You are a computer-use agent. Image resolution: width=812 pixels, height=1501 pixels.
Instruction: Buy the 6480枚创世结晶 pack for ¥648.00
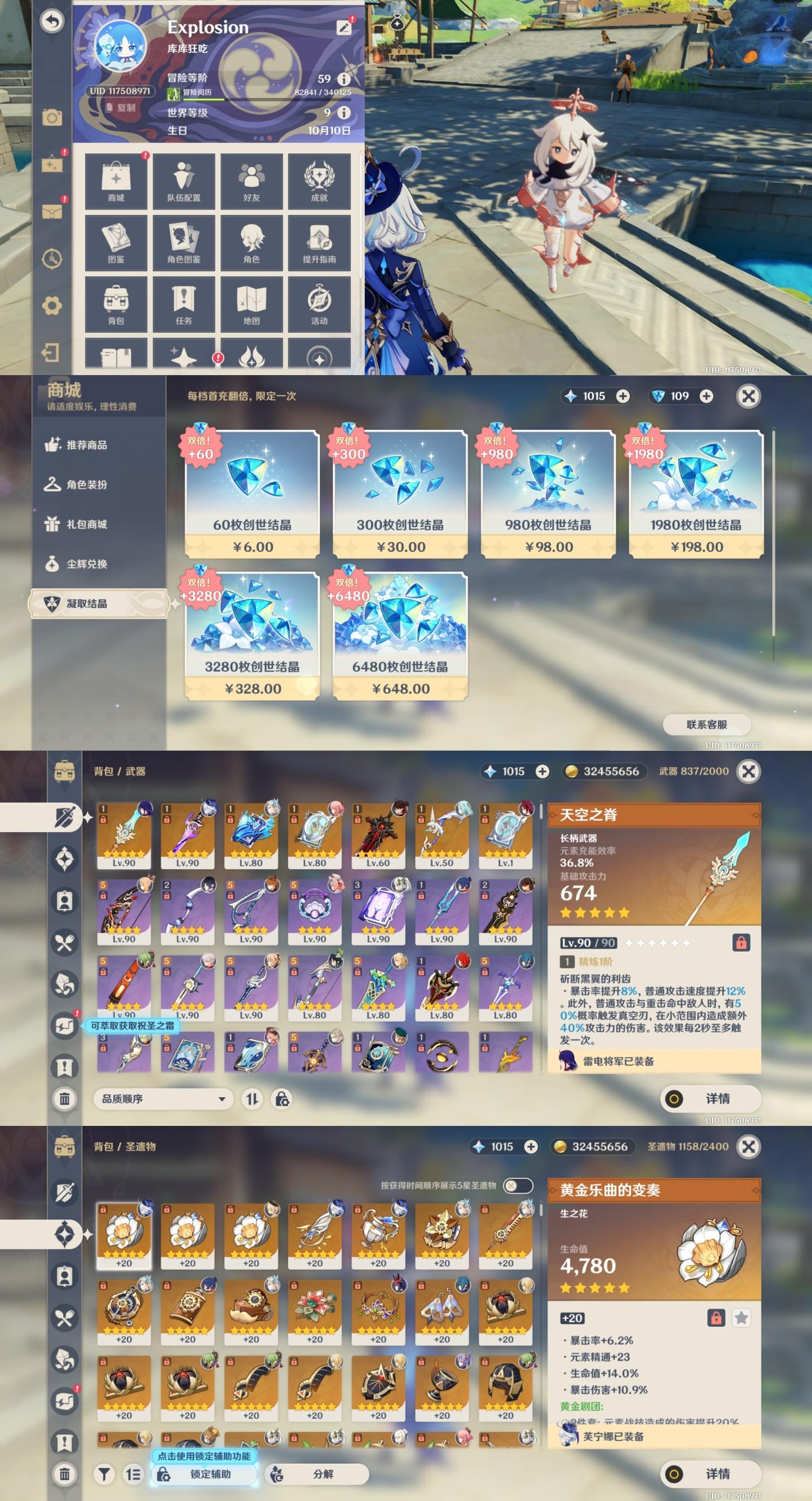pos(400,636)
